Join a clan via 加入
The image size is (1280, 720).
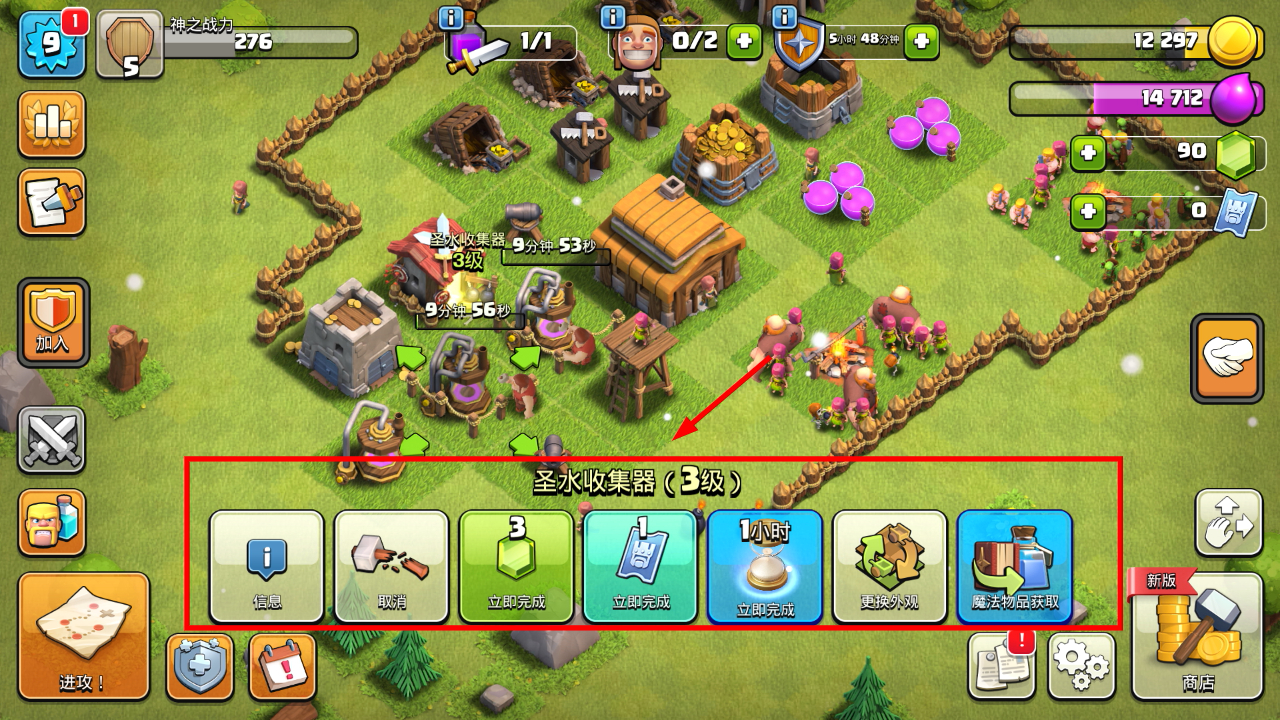click(x=53, y=322)
